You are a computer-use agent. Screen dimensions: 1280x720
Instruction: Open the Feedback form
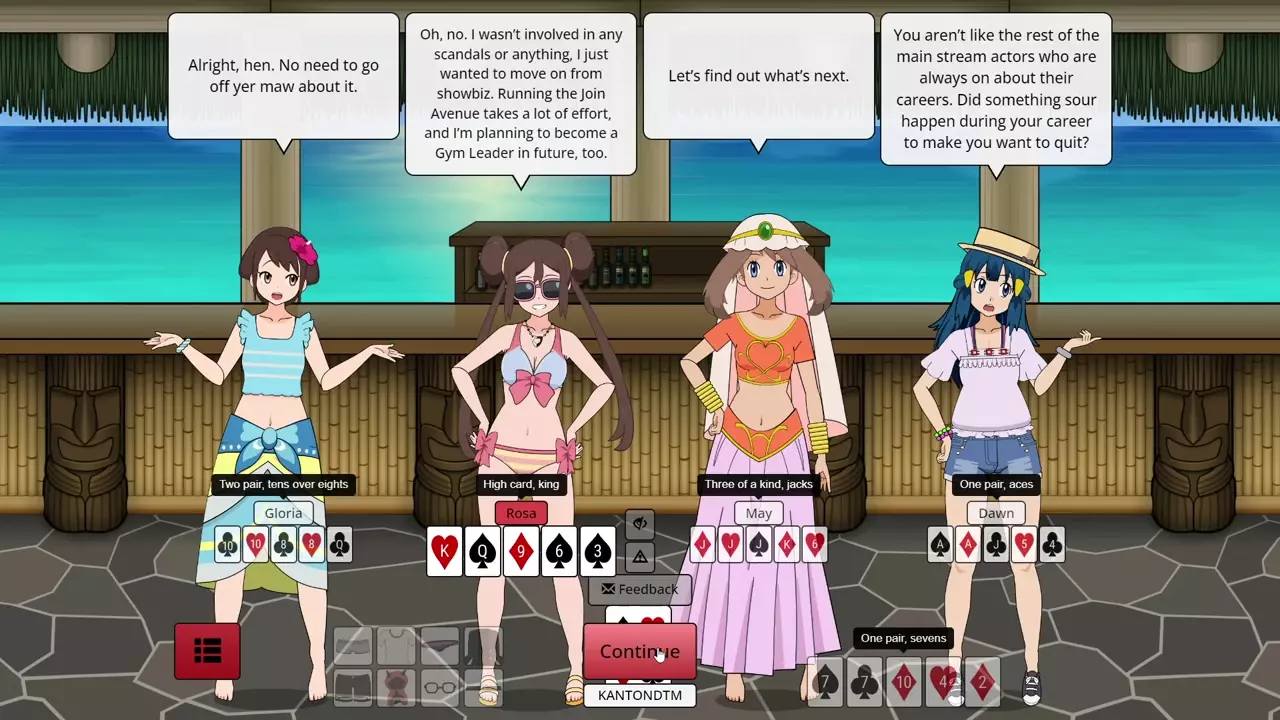pos(640,589)
